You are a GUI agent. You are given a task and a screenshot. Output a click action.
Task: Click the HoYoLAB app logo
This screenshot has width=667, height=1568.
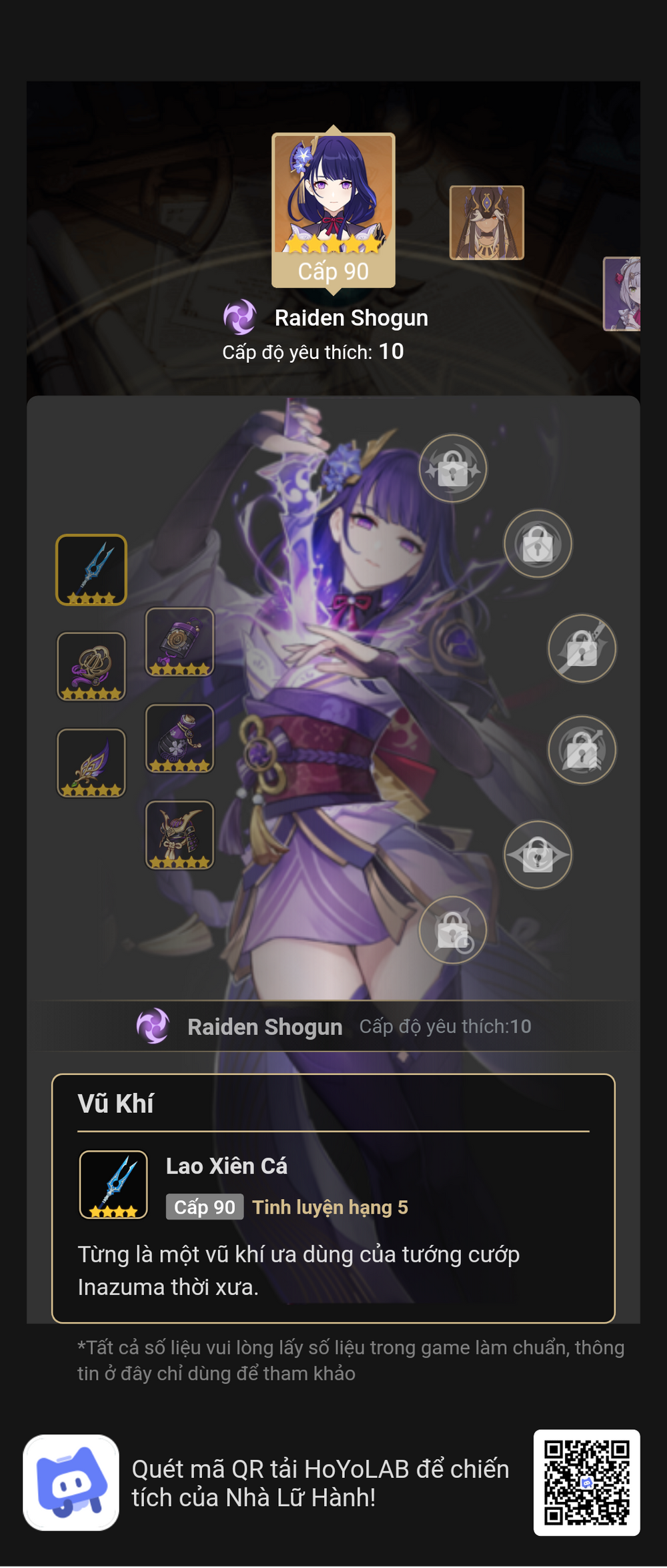point(71,1483)
